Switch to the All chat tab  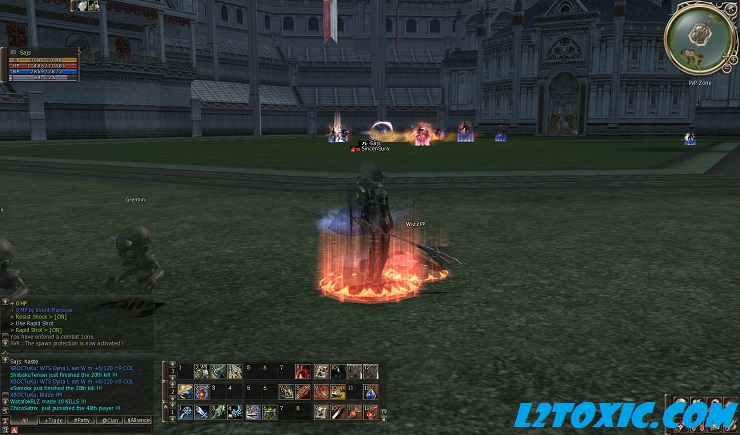point(25,421)
